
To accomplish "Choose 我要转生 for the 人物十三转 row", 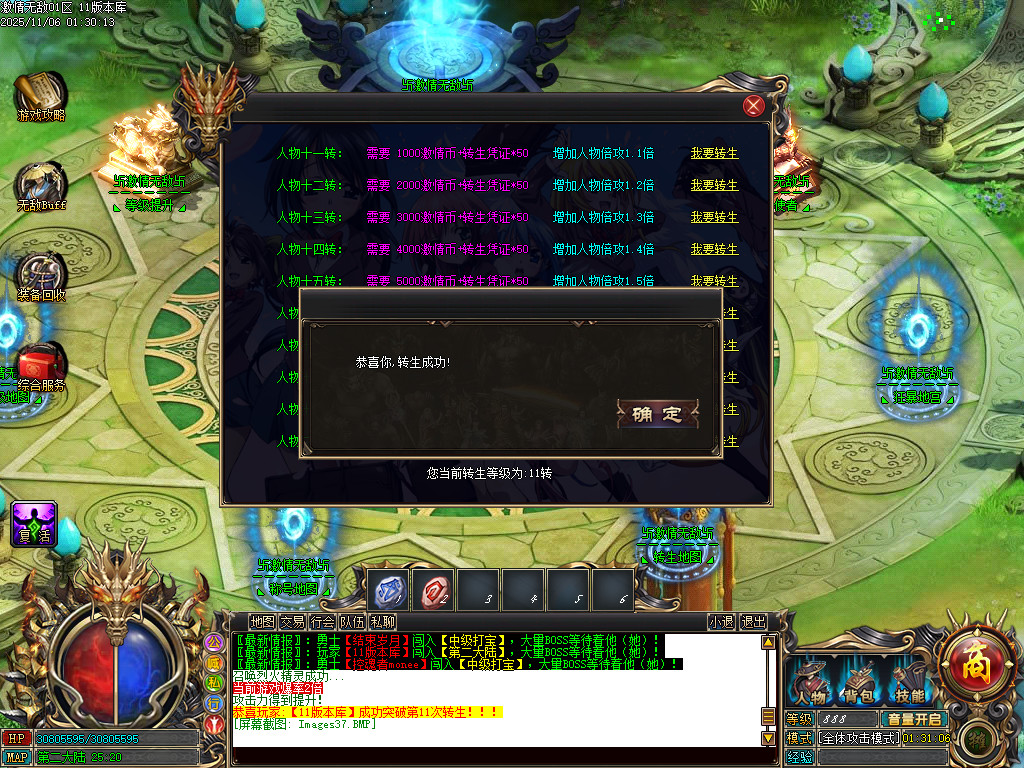I will (x=714, y=218).
